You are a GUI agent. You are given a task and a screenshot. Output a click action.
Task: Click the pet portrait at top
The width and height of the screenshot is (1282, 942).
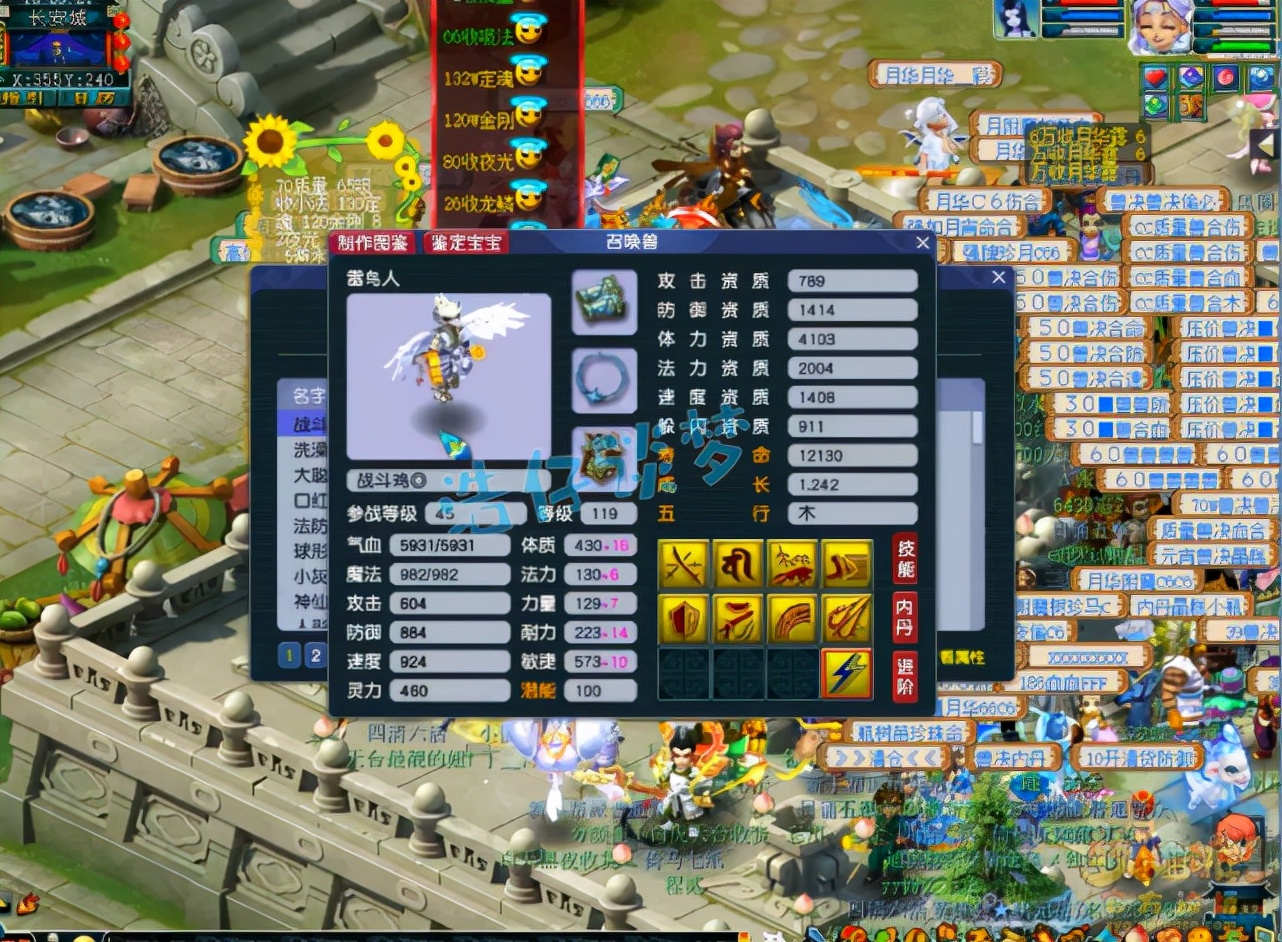1016,20
